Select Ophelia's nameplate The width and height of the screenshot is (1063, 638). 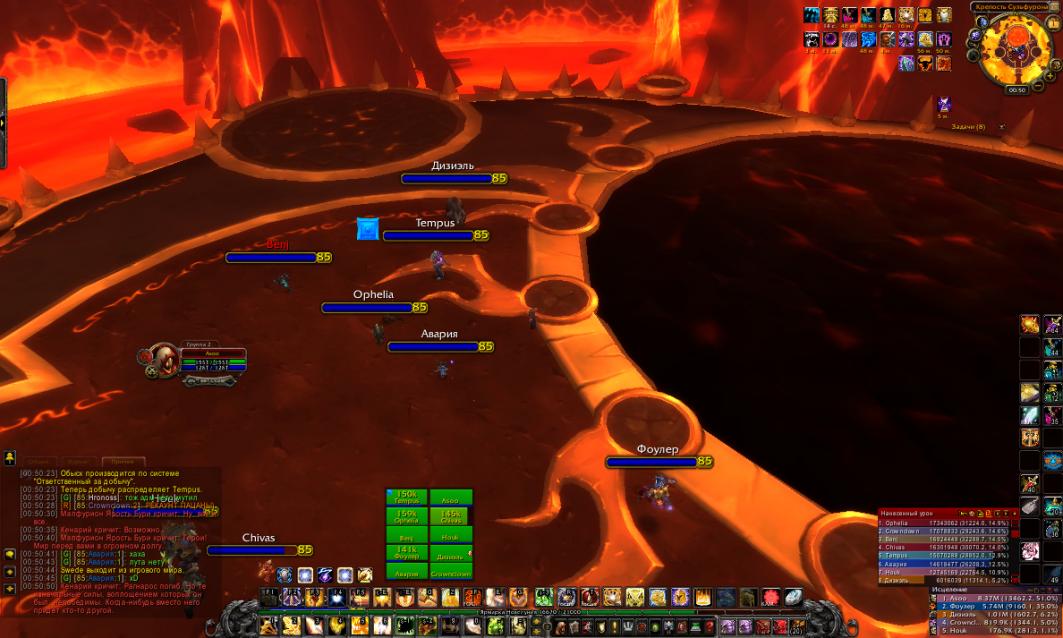373,307
